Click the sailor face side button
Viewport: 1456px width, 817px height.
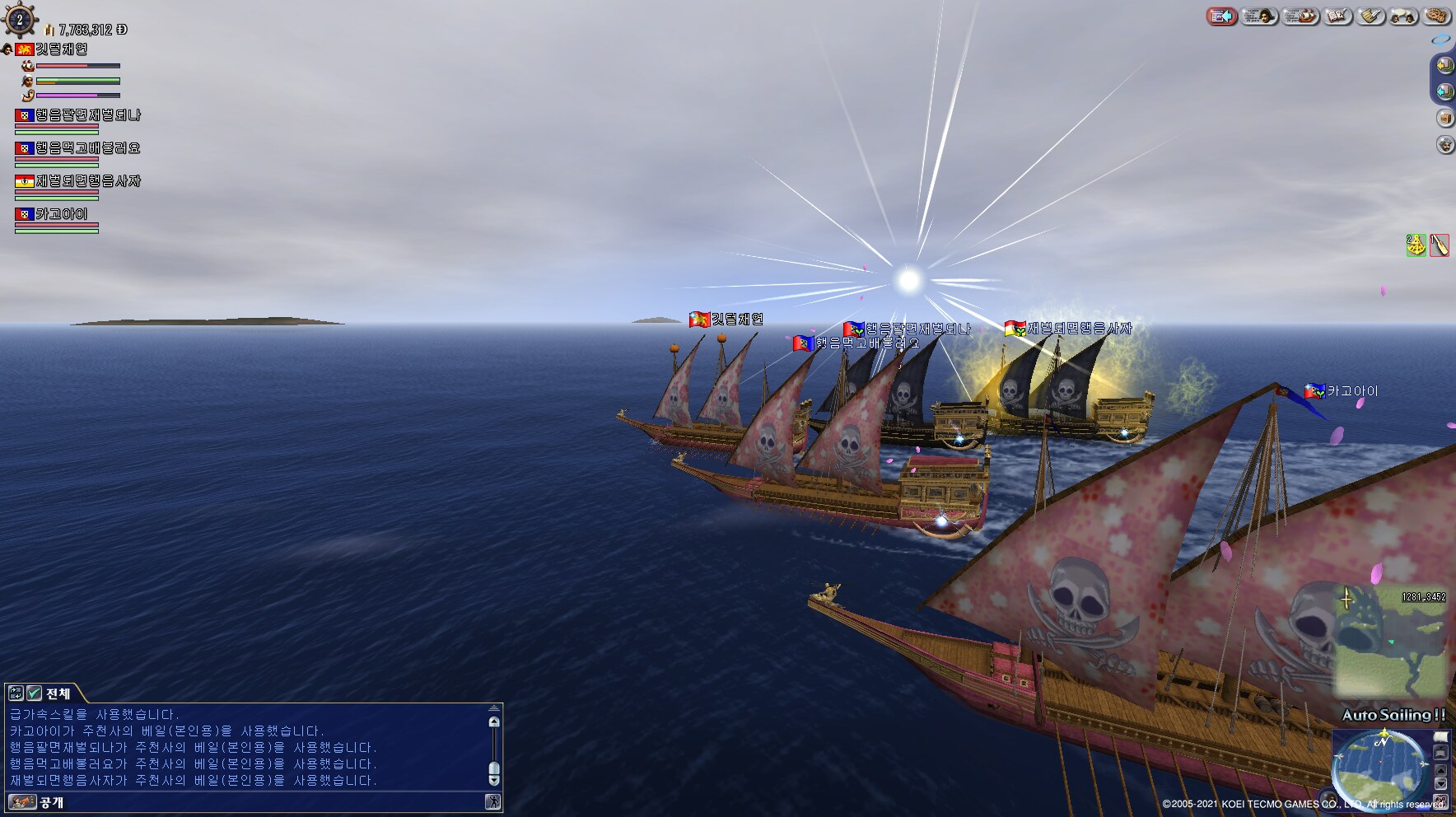coord(1444,145)
